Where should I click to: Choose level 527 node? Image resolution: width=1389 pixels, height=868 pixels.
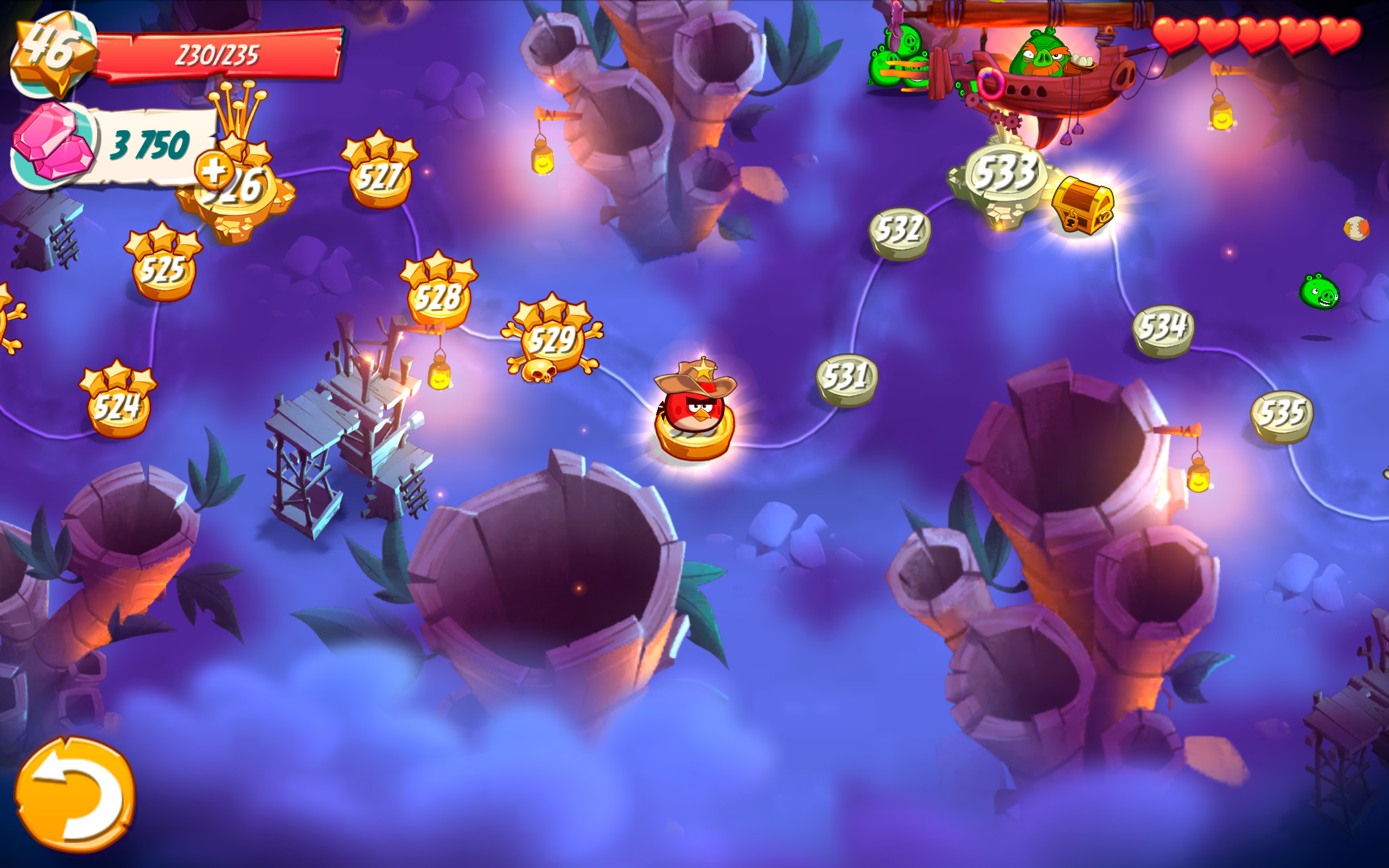380,176
